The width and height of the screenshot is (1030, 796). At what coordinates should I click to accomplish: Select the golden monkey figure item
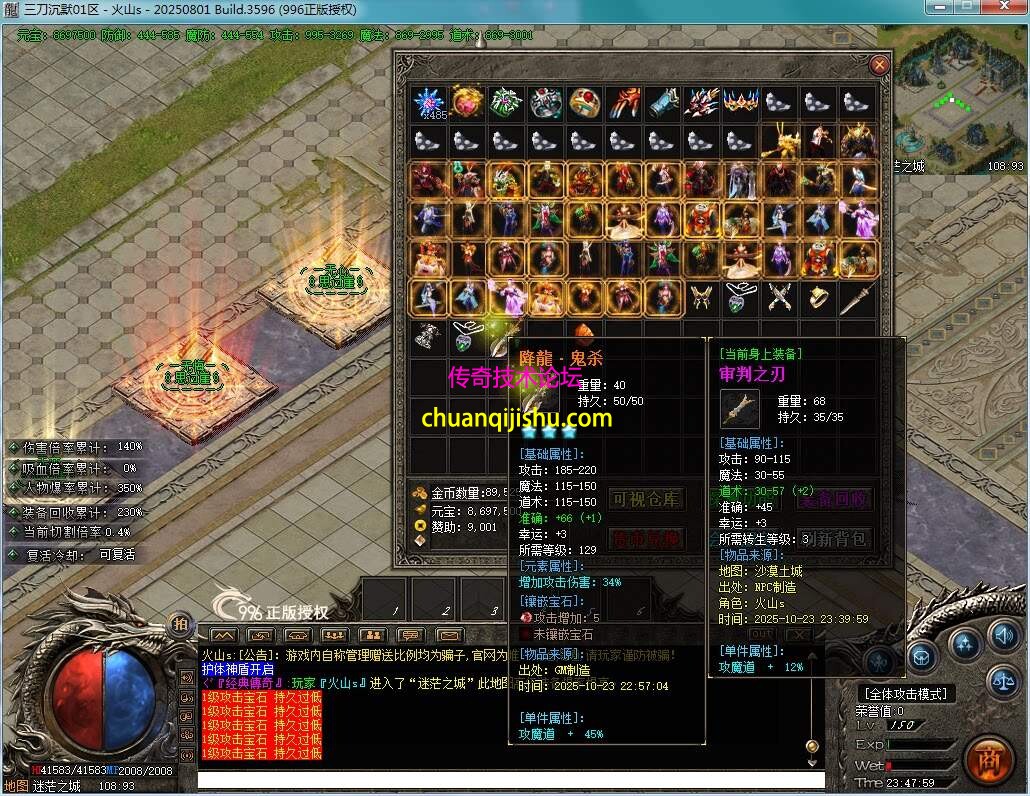778,141
